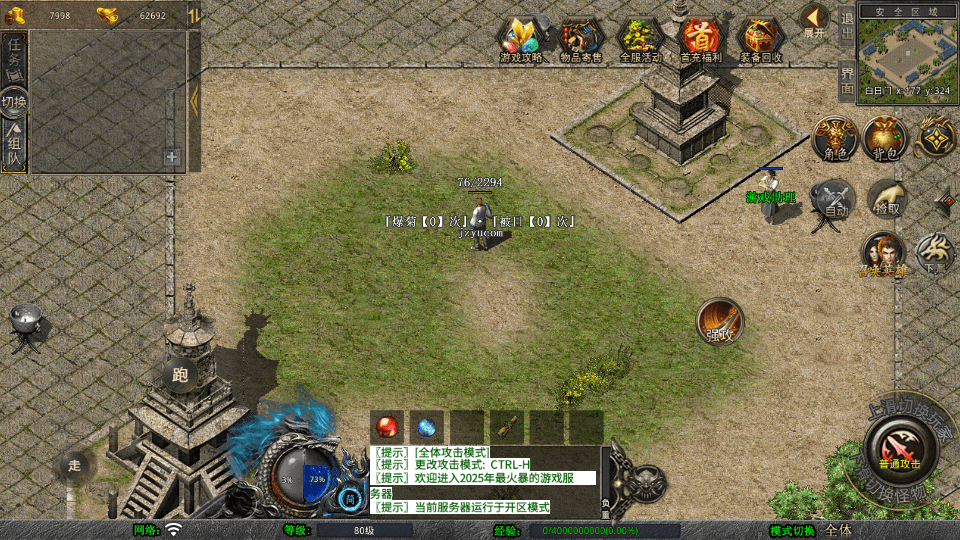Open the 物品寄售 consignment shop
960x540 pixels.
pos(581,40)
